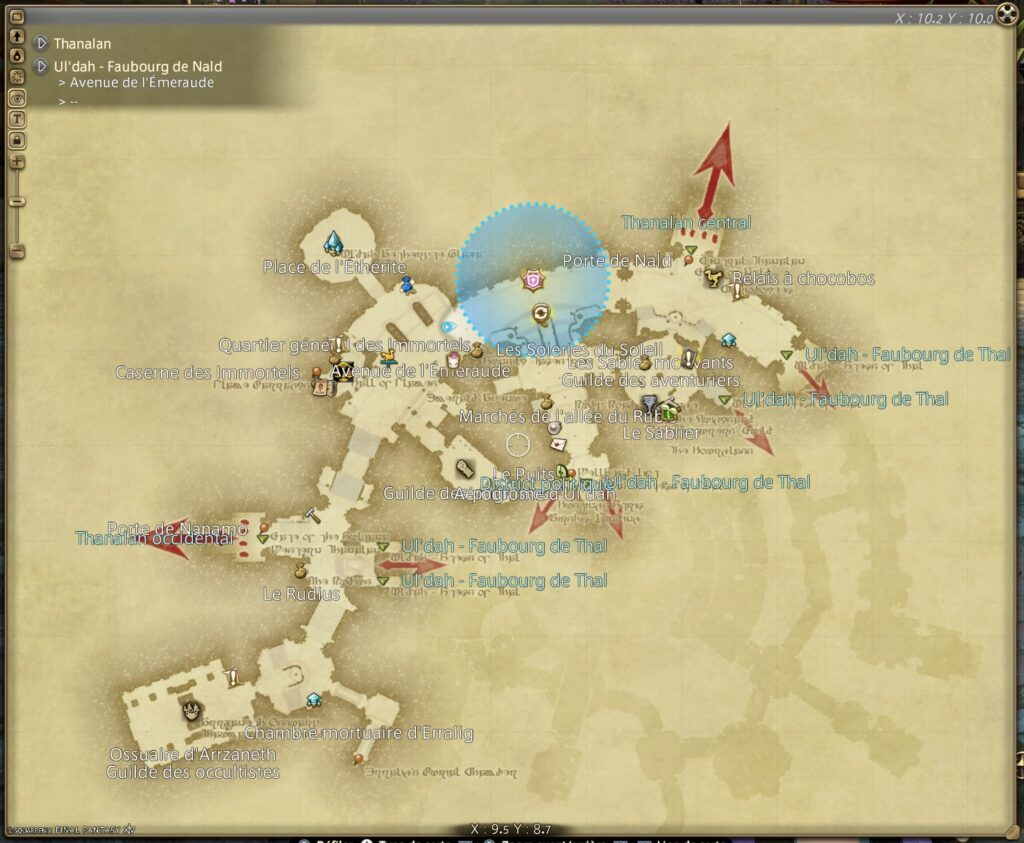The width and height of the screenshot is (1024, 843).
Task: Click the hammer icon near Porte de Nanamo
Action: (312, 515)
